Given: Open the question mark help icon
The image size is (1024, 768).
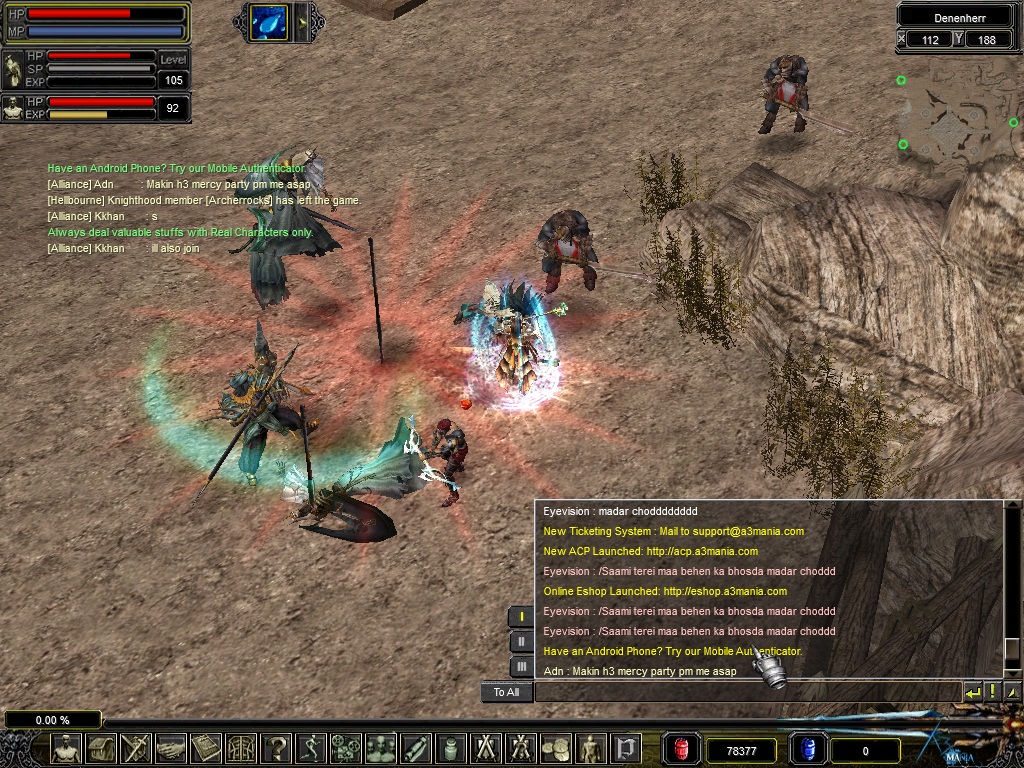Looking at the screenshot, I should tap(276, 748).
